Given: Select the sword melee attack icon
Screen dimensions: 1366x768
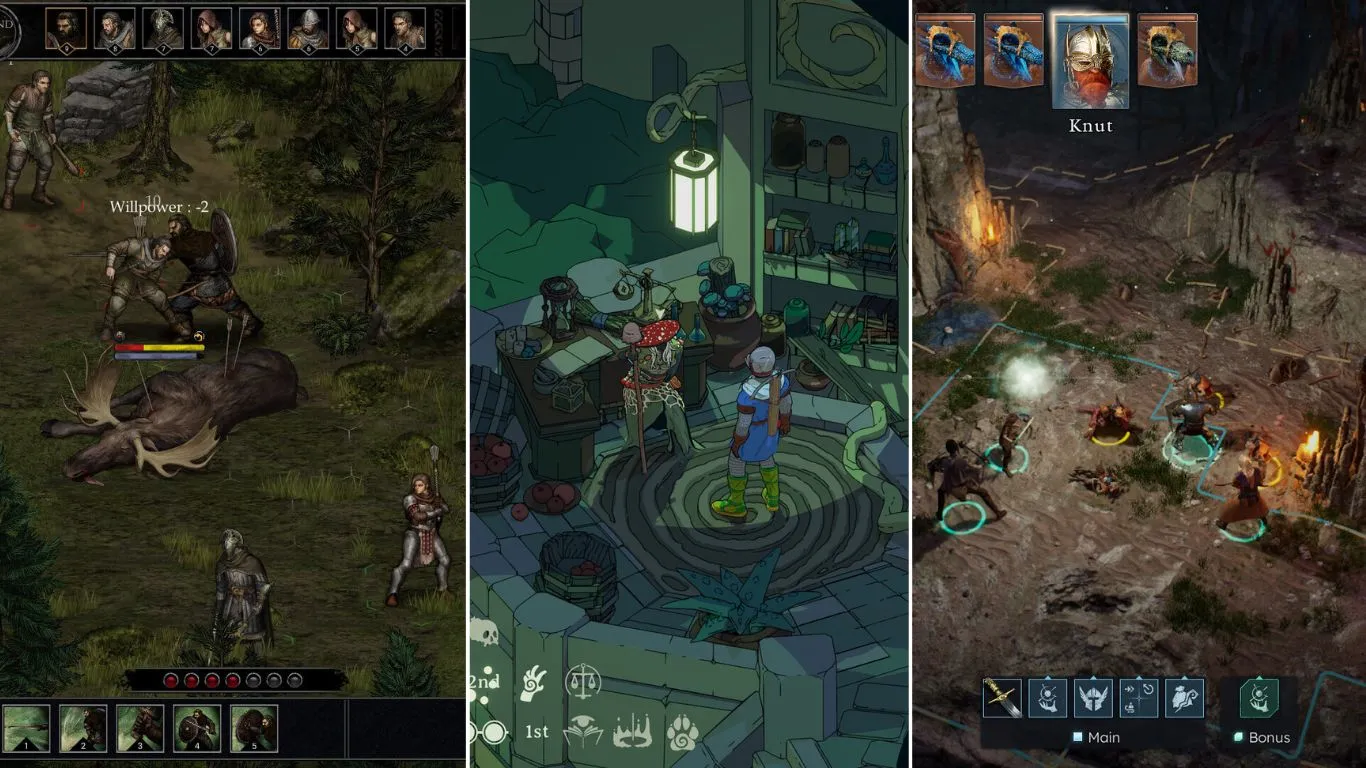Looking at the screenshot, I should [1002, 698].
